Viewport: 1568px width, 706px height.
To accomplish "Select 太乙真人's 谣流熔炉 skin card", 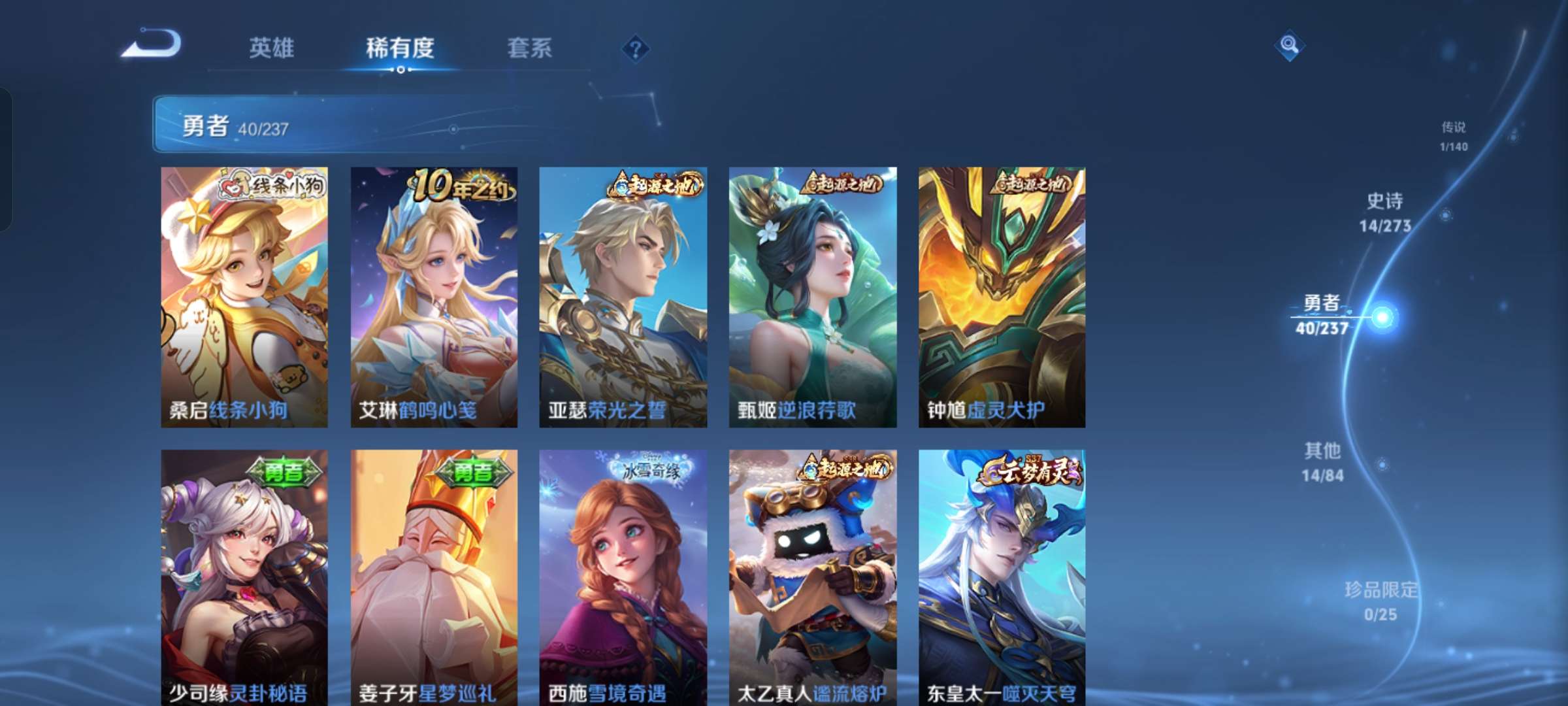I will point(813,582).
